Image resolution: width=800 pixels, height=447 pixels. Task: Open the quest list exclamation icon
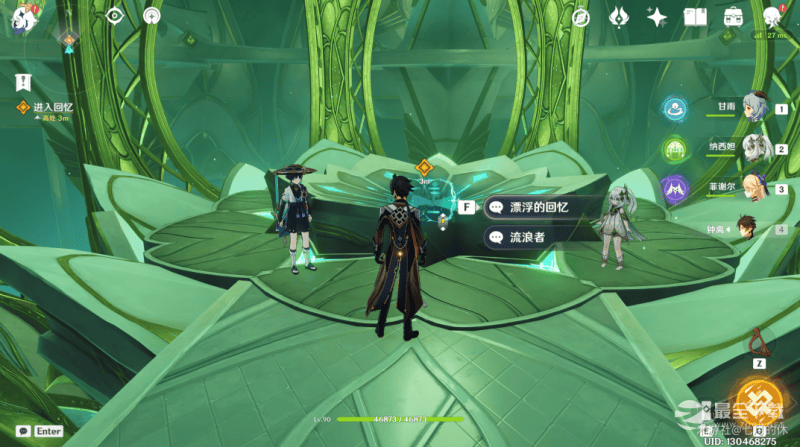(22, 81)
